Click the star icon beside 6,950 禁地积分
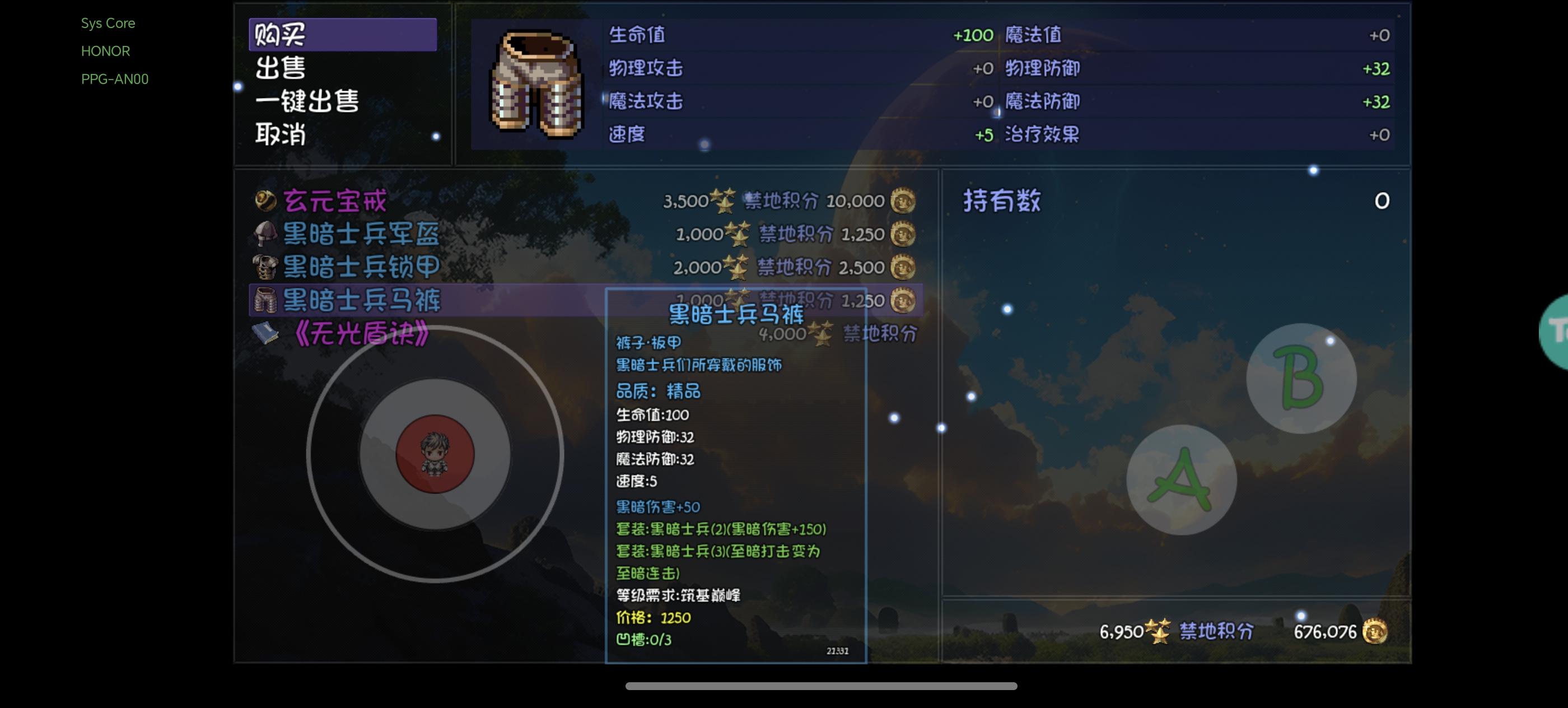Viewport: 1568px width, 708px height. tap(1156, 631)
